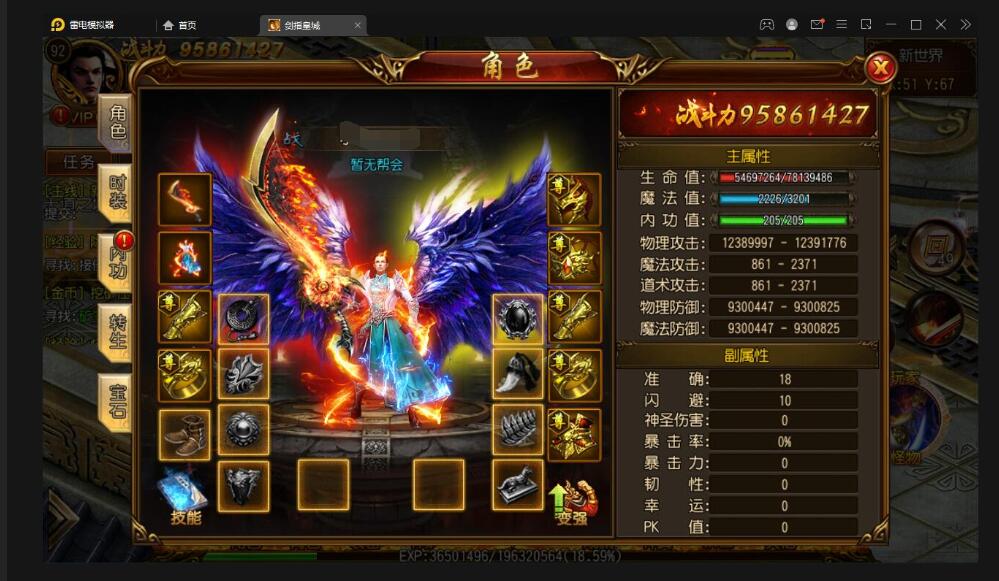Inspect the silver shield crest slot
Screen dimensions: 999x581
(x=243, y=486)
